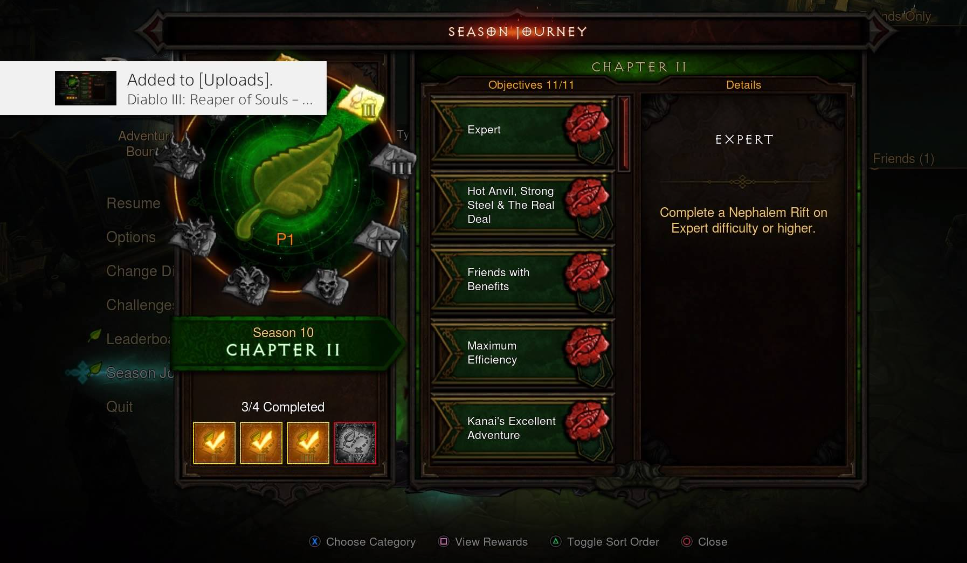Choose Resume in the pause menu
This screenshot has height=563, width=967.
133,203
